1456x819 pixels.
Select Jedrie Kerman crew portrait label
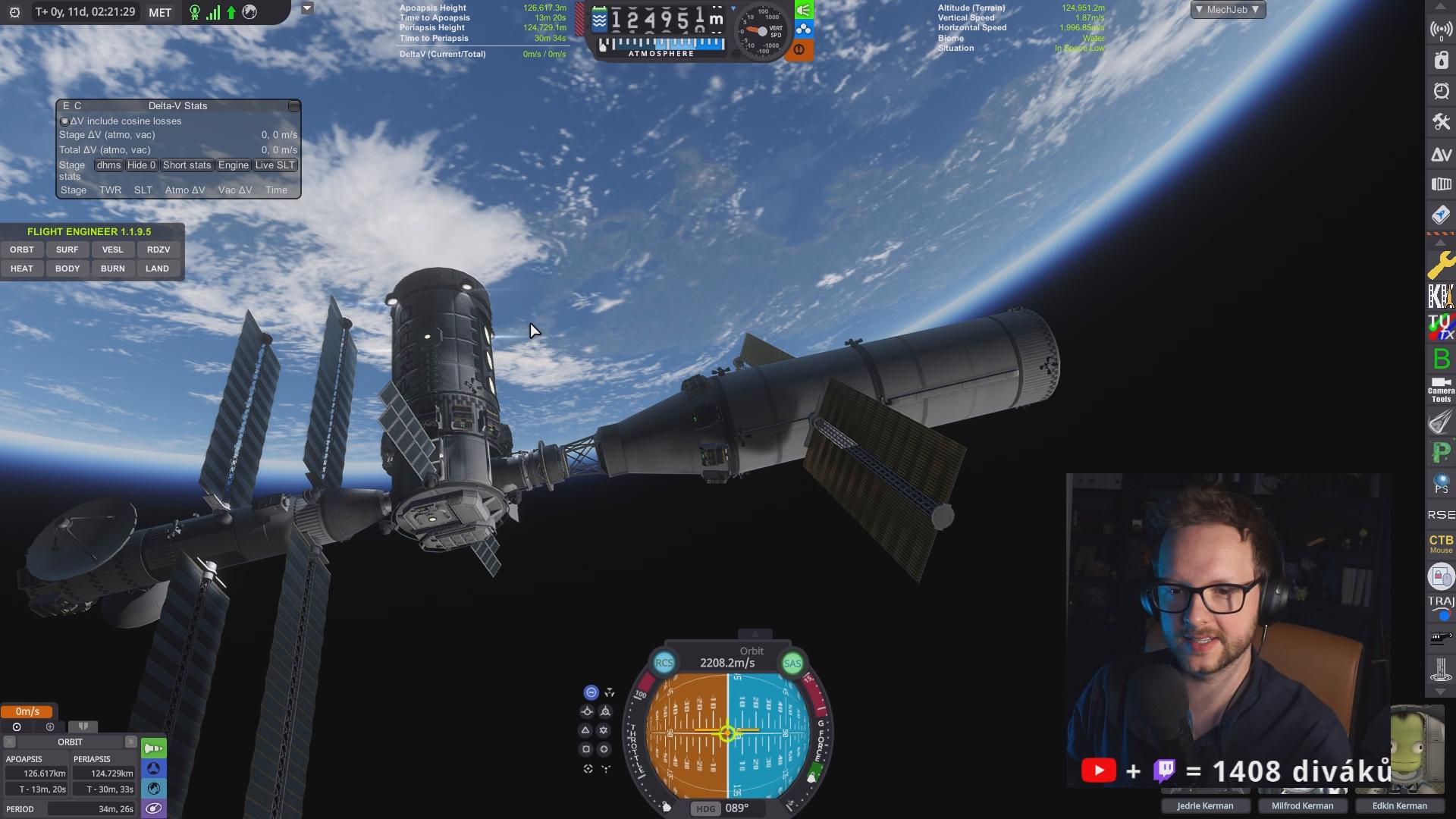[x=1205, y=805]
